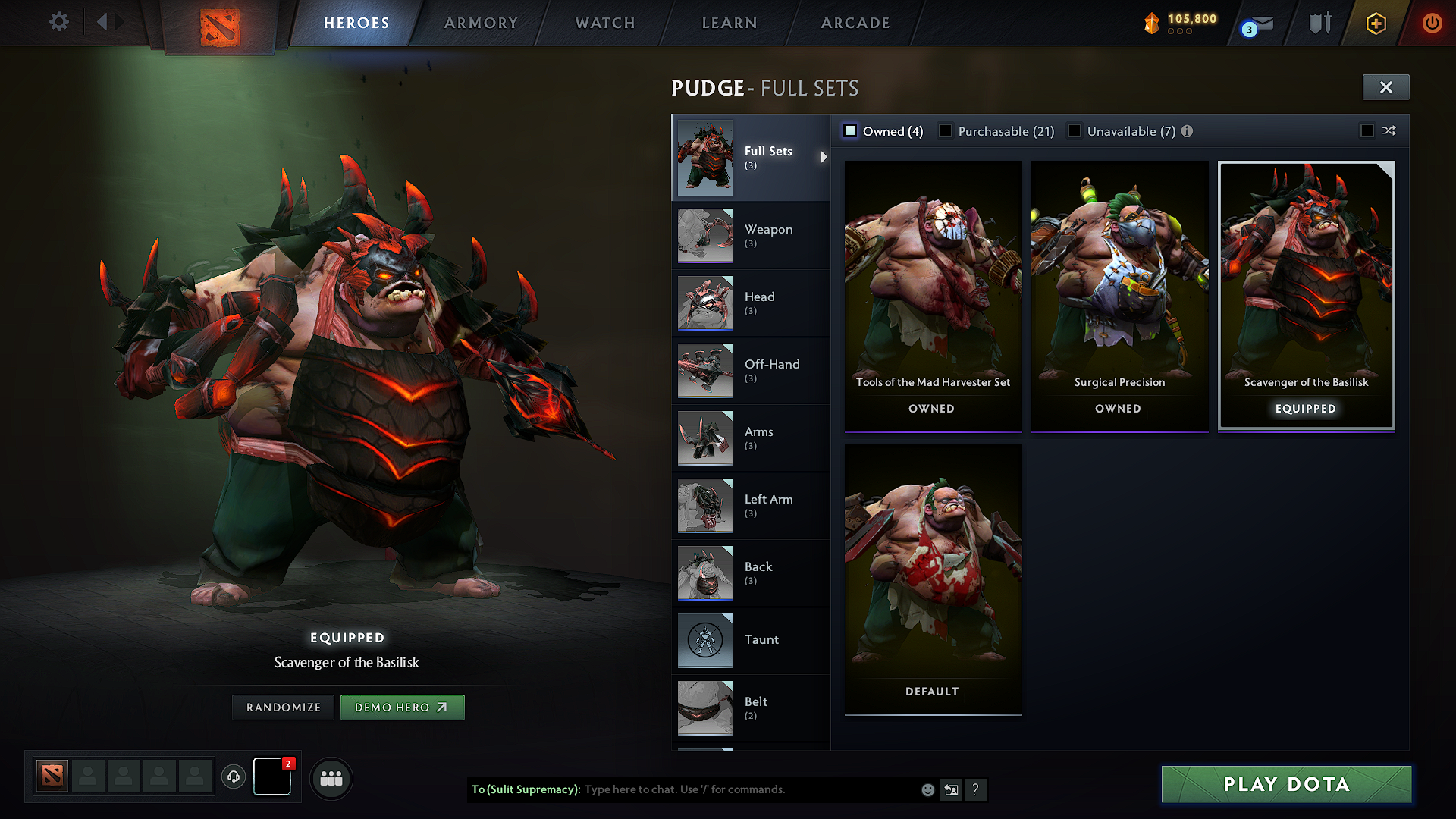The width and height of the screenshot is (1456, 819).
Task: Open the friends list people icon
Action: 331,779
